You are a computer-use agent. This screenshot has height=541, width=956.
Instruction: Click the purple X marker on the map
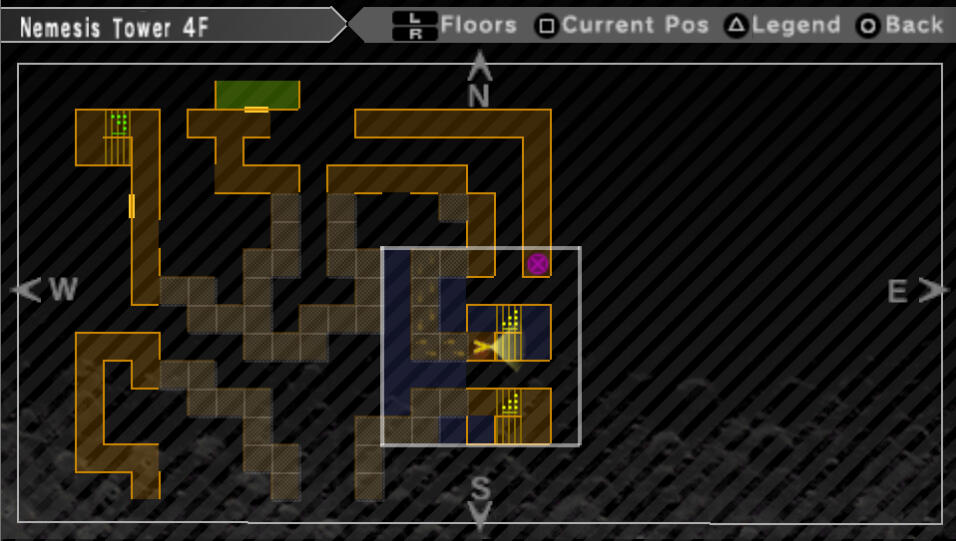pyautogui.click(x=538, y=264)
